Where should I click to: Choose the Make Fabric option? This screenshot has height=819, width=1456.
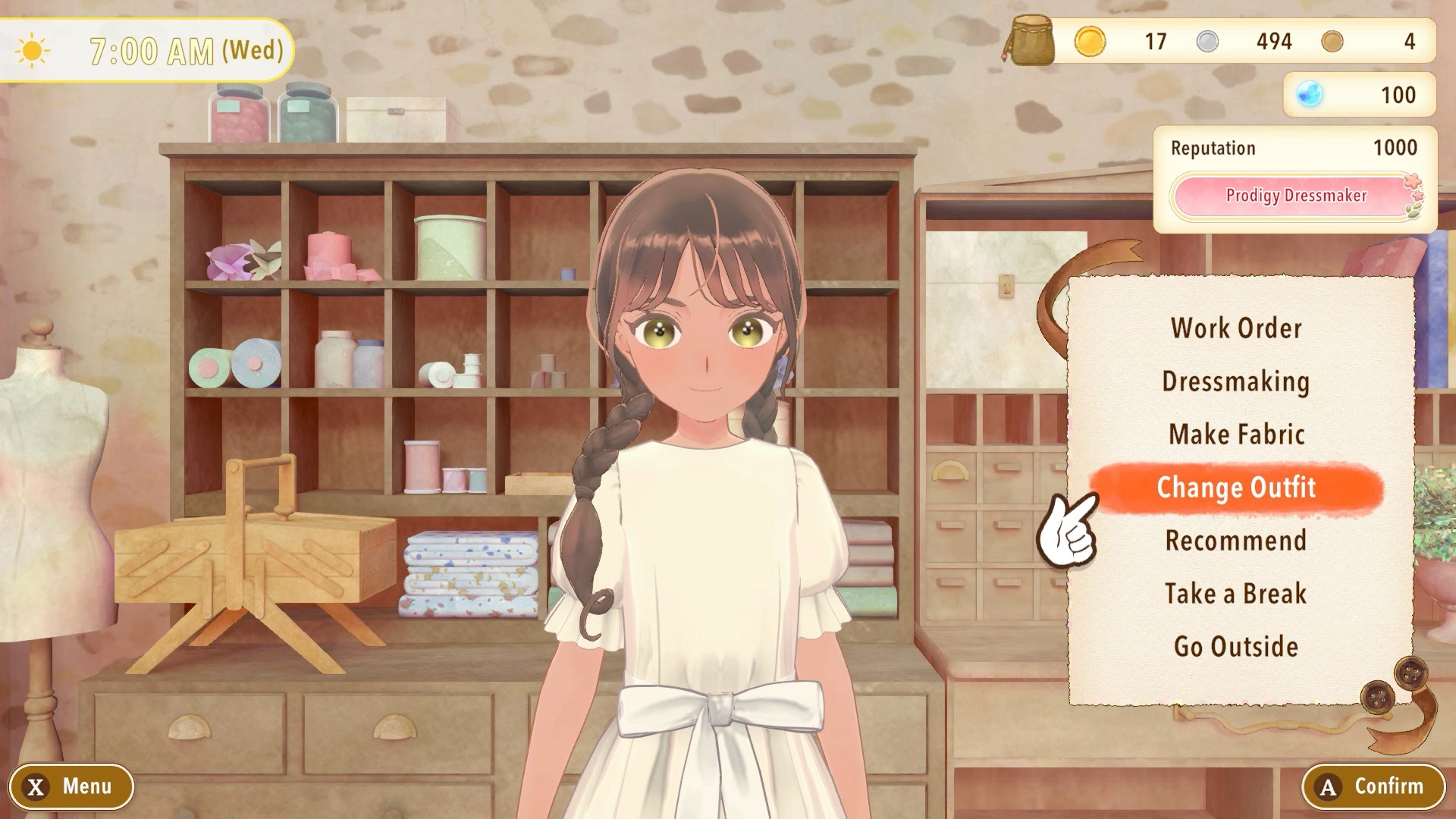click(1236, 435)
